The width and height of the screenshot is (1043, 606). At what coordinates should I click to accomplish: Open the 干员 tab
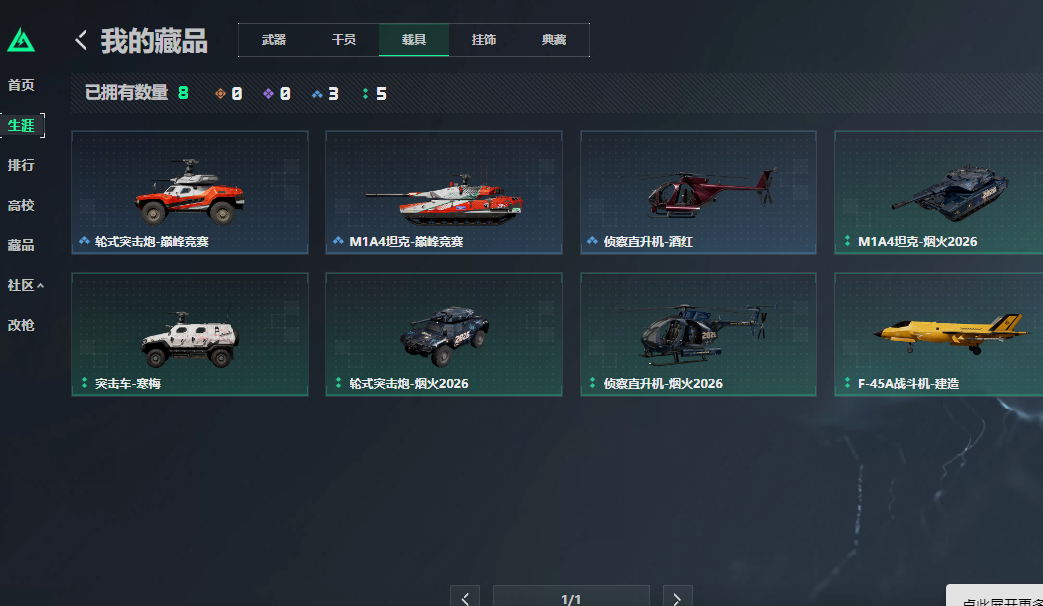coord(344,40)
